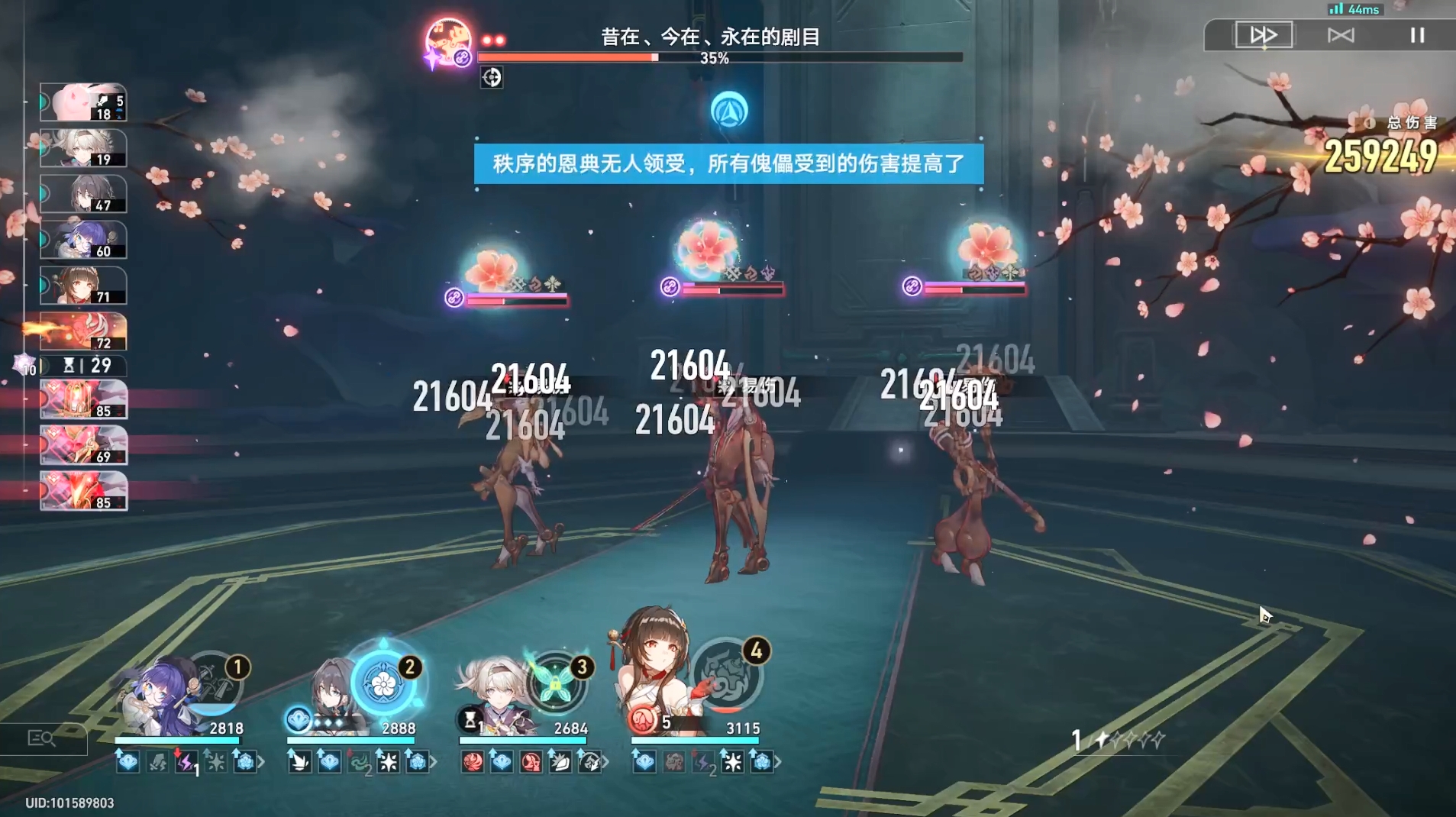Click the blue notice about puppet damage increase

(728, 164)
